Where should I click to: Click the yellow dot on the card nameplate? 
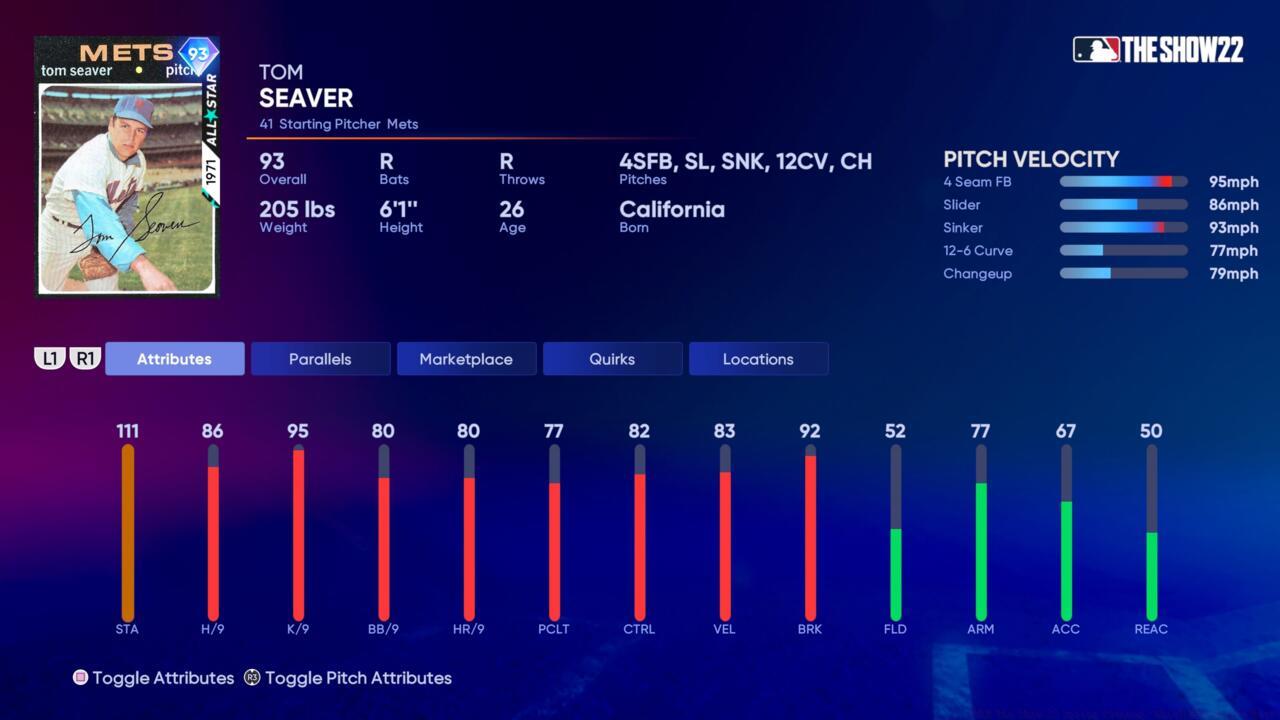pyautogui.click(x=138, y=70)
